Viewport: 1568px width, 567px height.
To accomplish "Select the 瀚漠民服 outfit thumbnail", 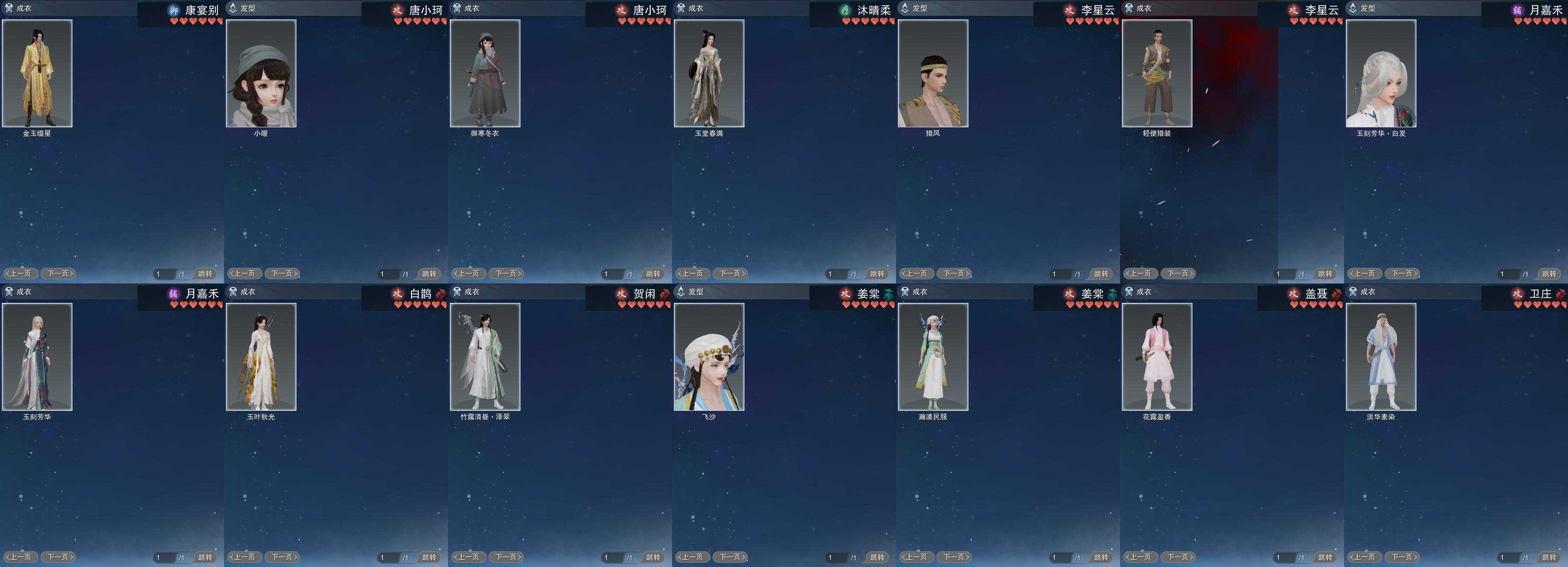I will pos(933,356).
